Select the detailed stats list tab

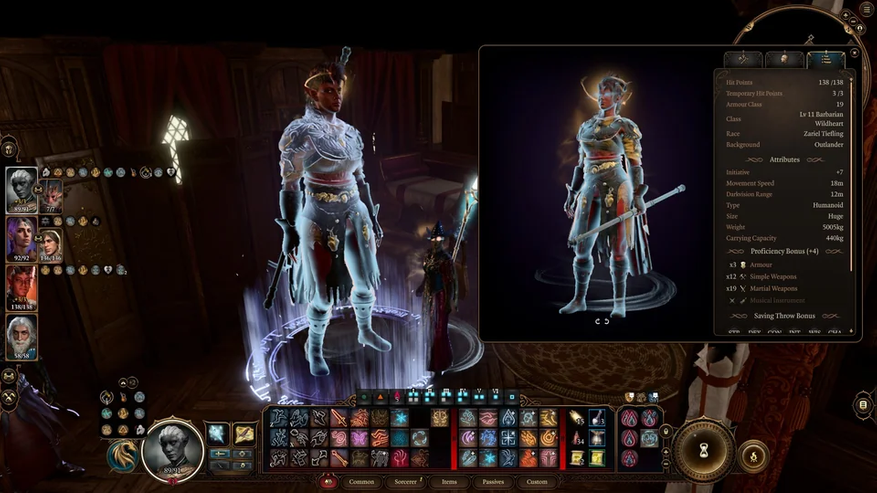(x=825, y=59)
